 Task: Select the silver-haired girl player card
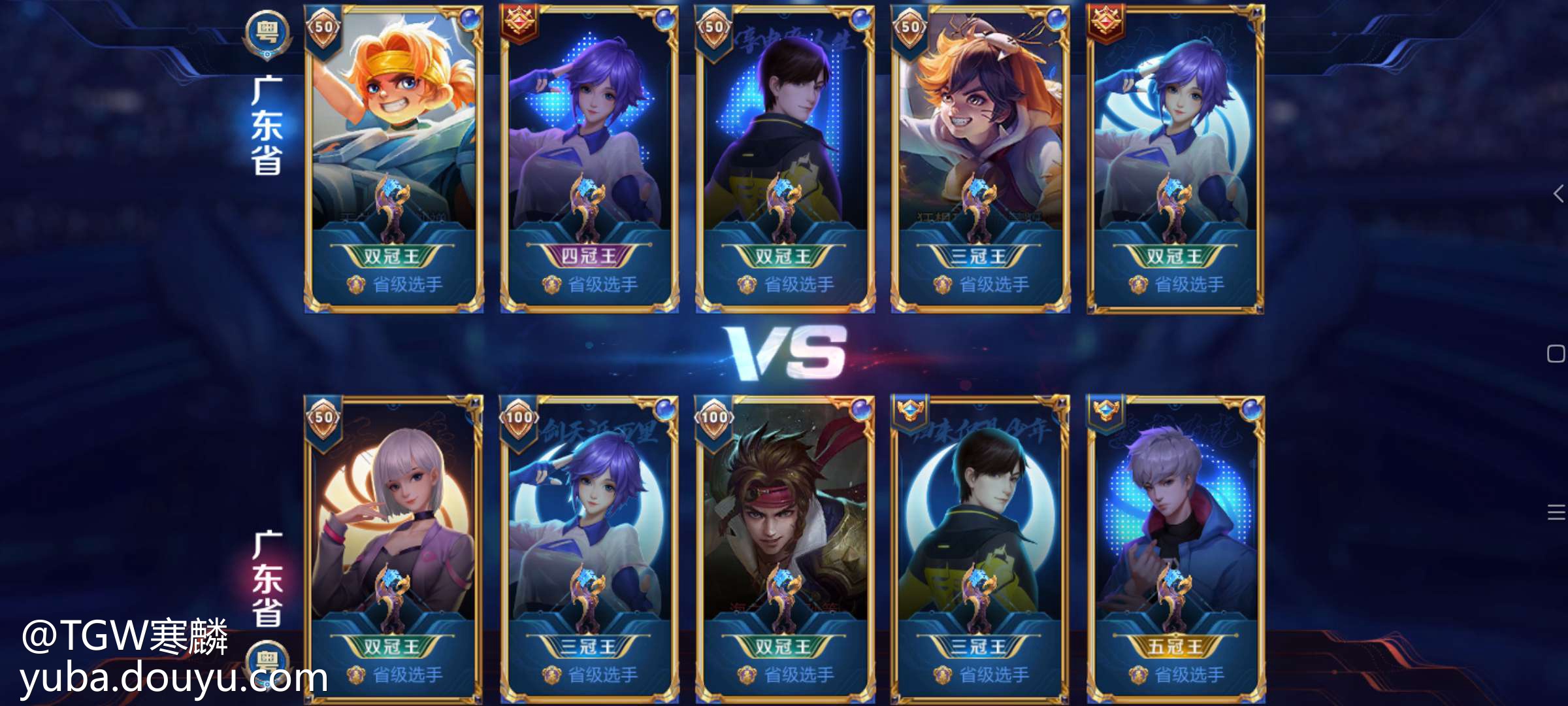[x=393, y=548]
